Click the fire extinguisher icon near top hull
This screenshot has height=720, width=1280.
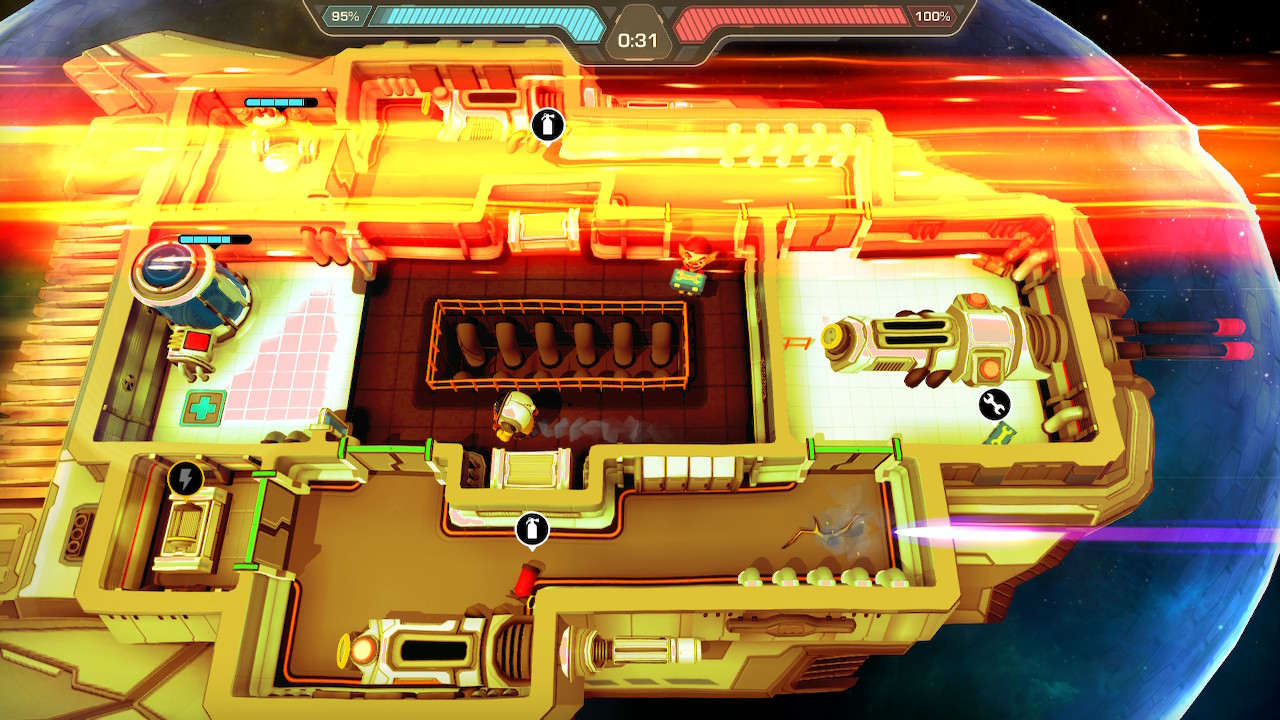click(x=548, y=122)
